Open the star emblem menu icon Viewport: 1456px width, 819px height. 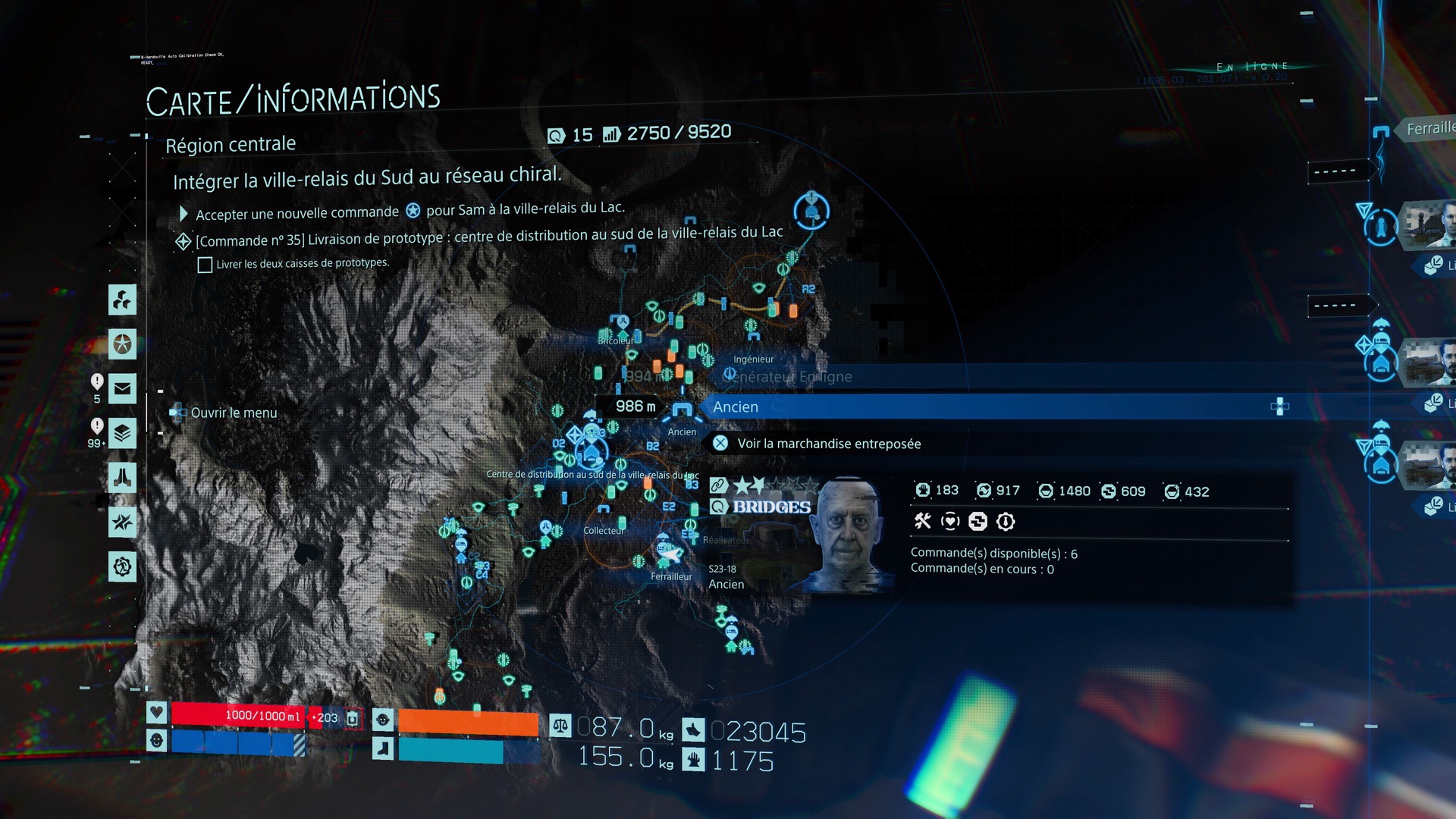(122, 344)
